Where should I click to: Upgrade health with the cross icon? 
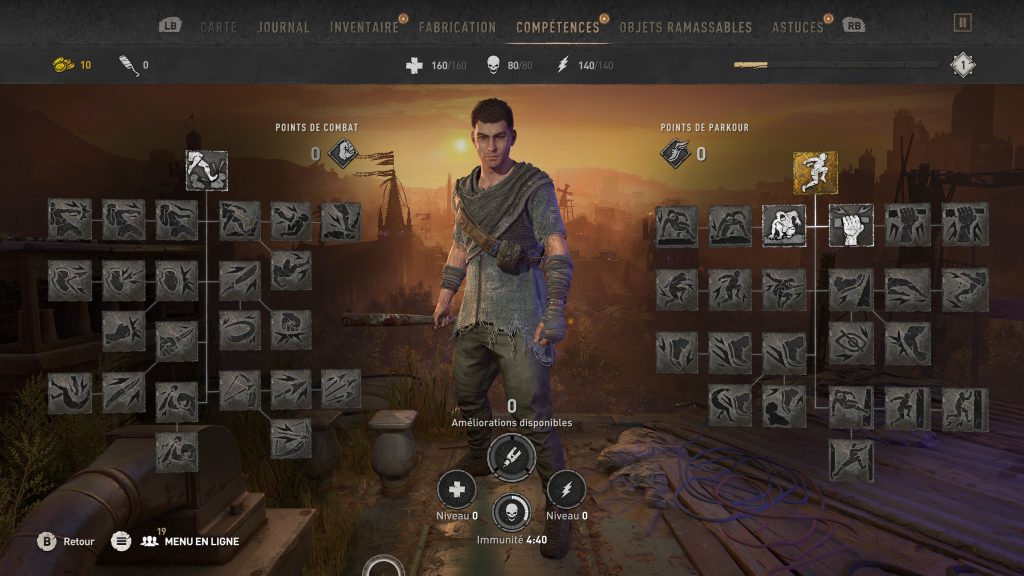(457, 489)
